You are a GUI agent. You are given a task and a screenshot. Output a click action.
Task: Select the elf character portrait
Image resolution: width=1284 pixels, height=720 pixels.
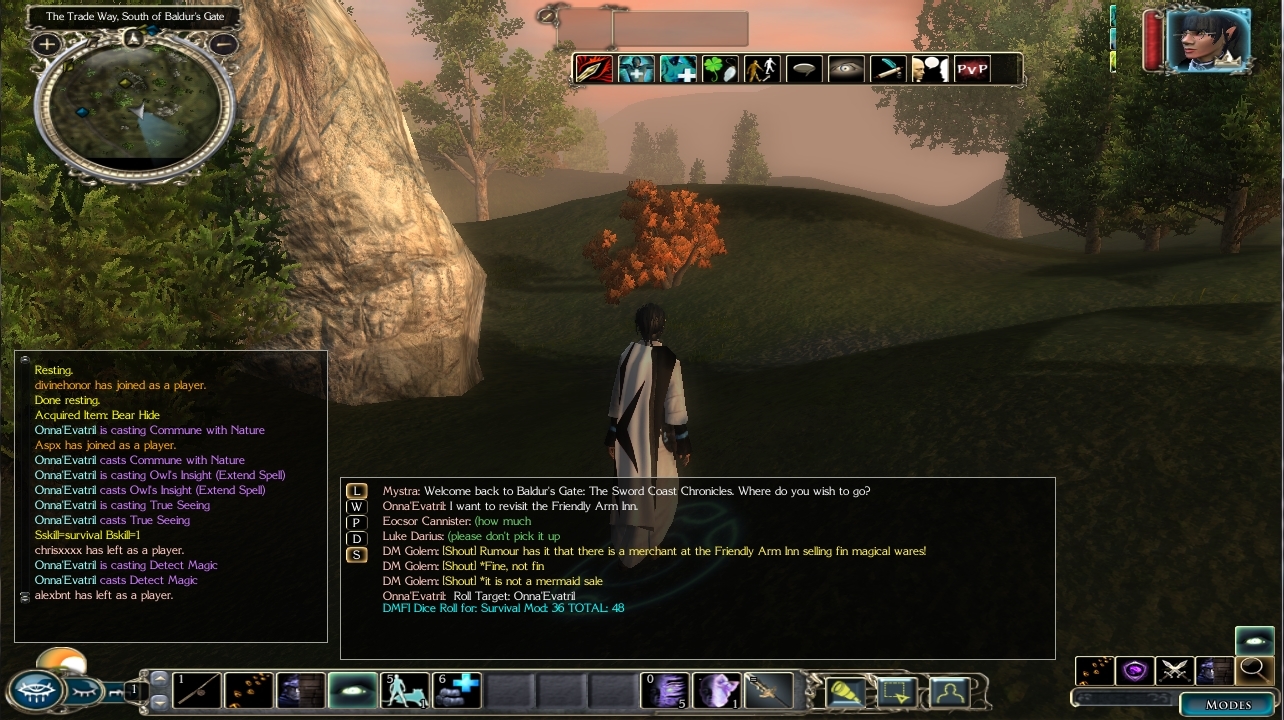point(1209,40)
